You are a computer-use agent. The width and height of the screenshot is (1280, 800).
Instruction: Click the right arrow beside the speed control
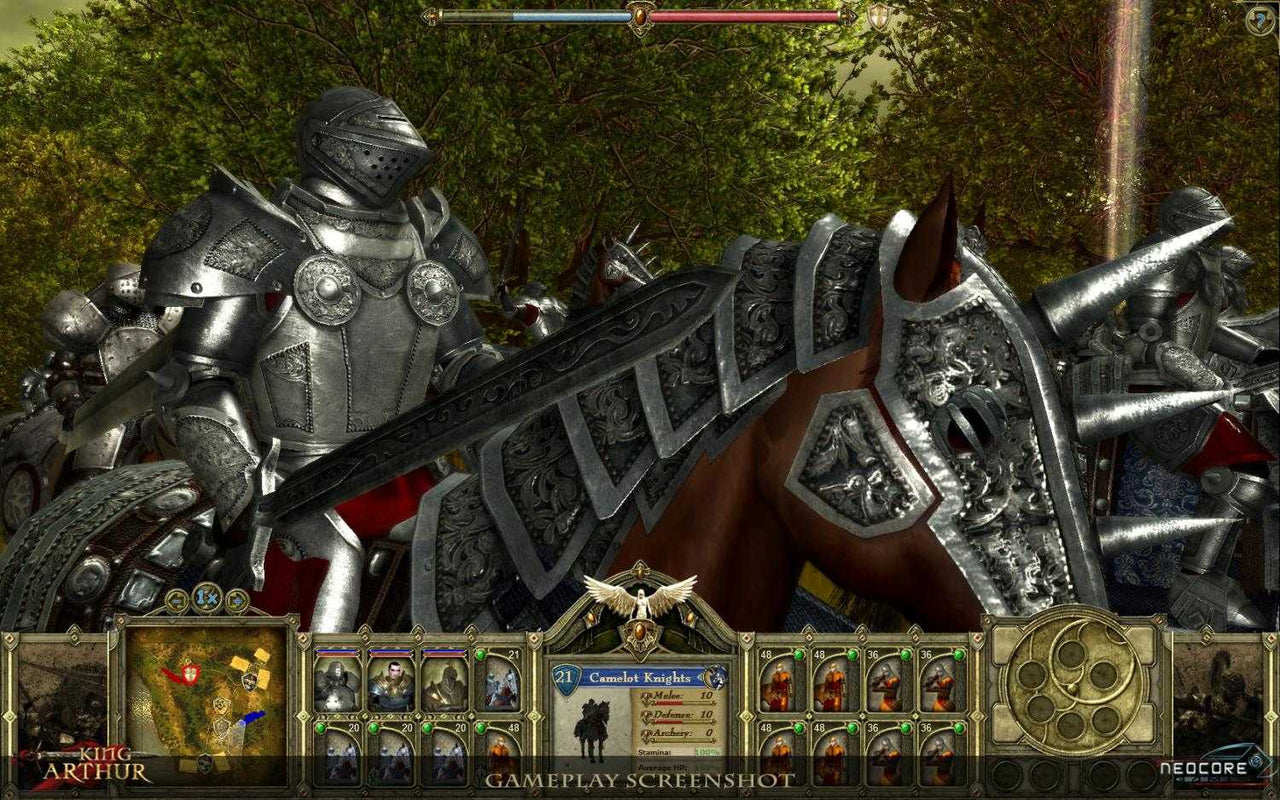pos(236,601)
